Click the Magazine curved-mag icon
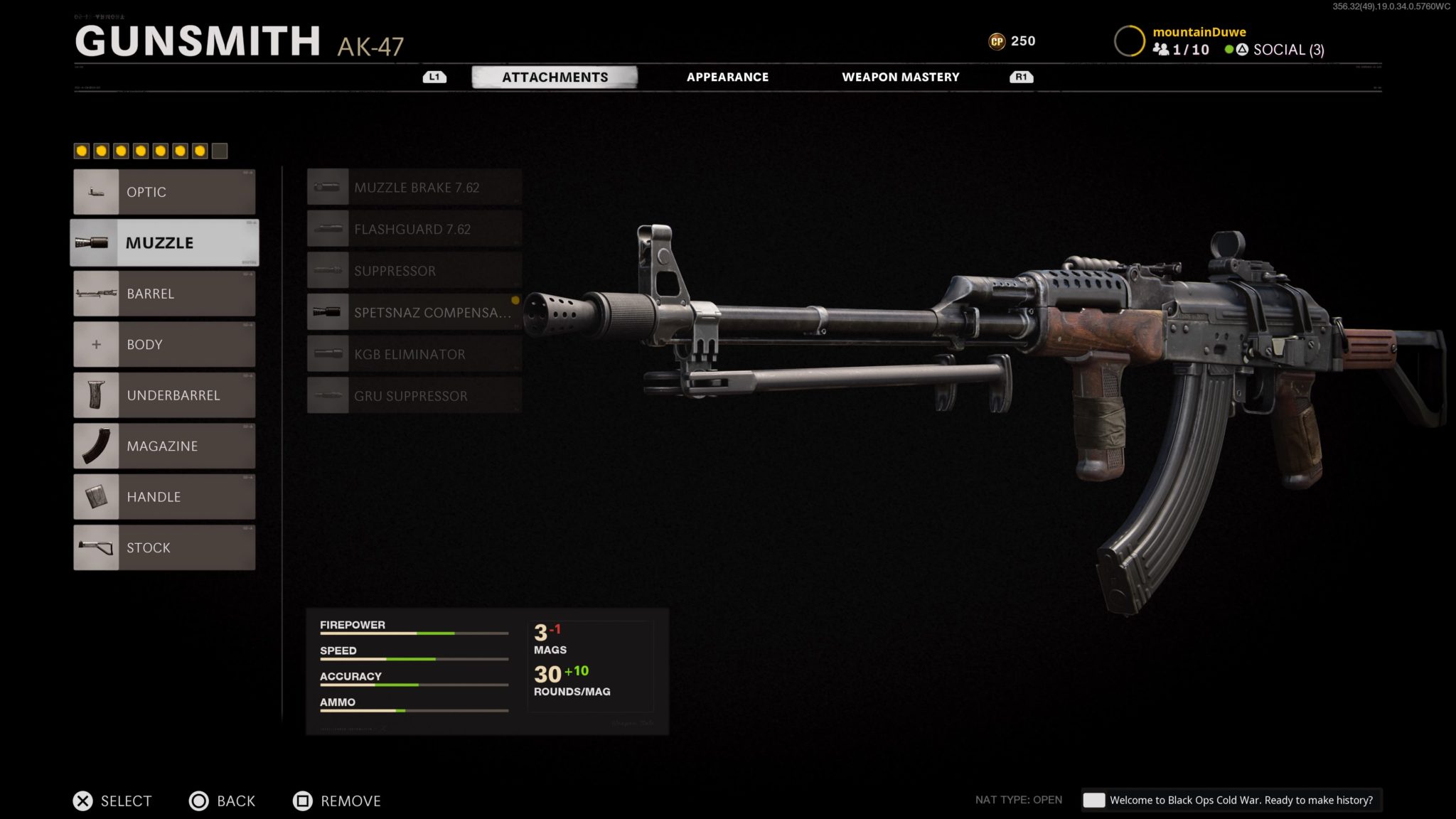Screen dimensions: 1456x819 point(96,446)
